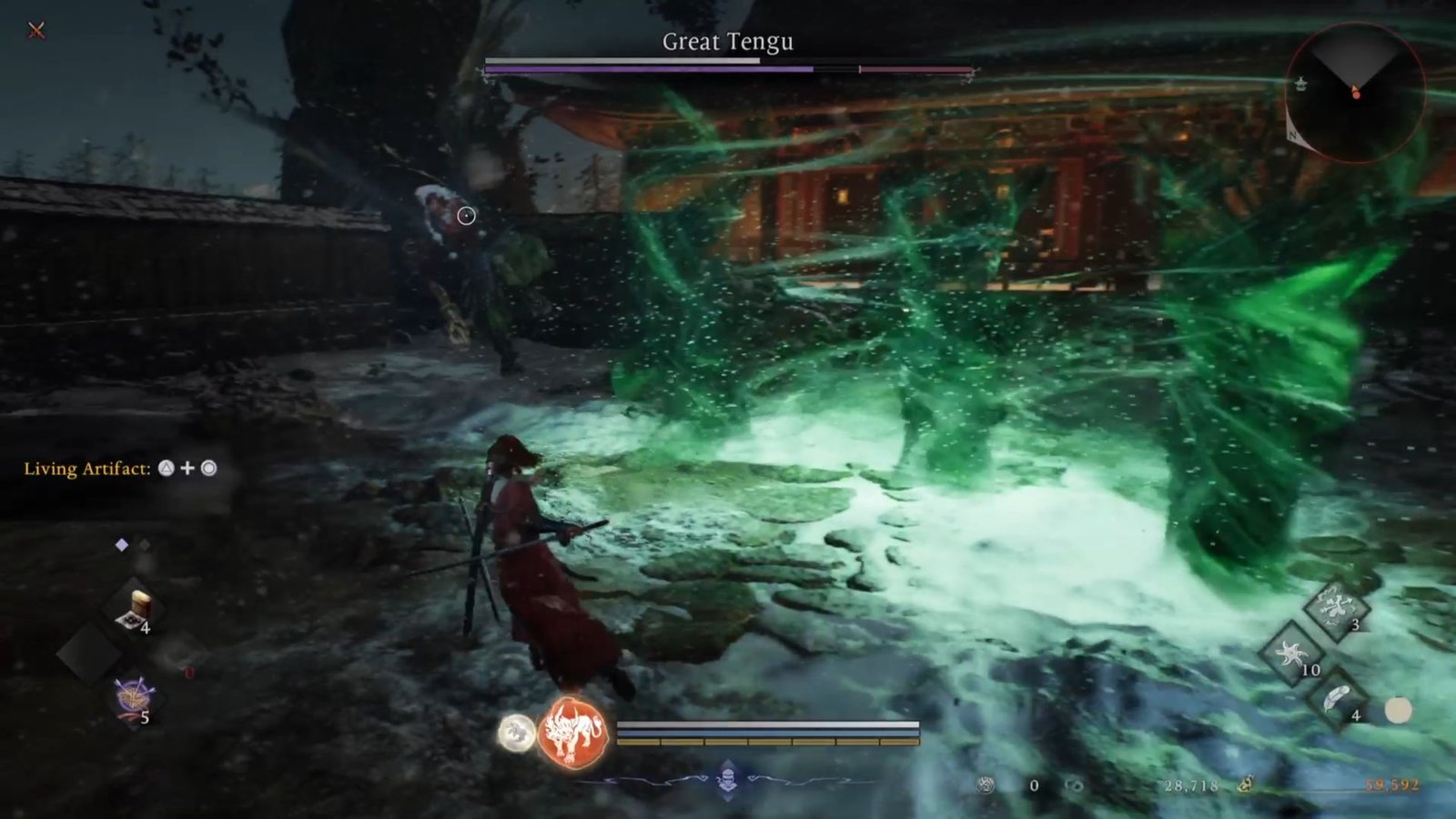The image size is (1456, 819).
Task: Click the circular beige orb near the item shortcuts
Action: pyautogui.click(x=1397, y=709)
